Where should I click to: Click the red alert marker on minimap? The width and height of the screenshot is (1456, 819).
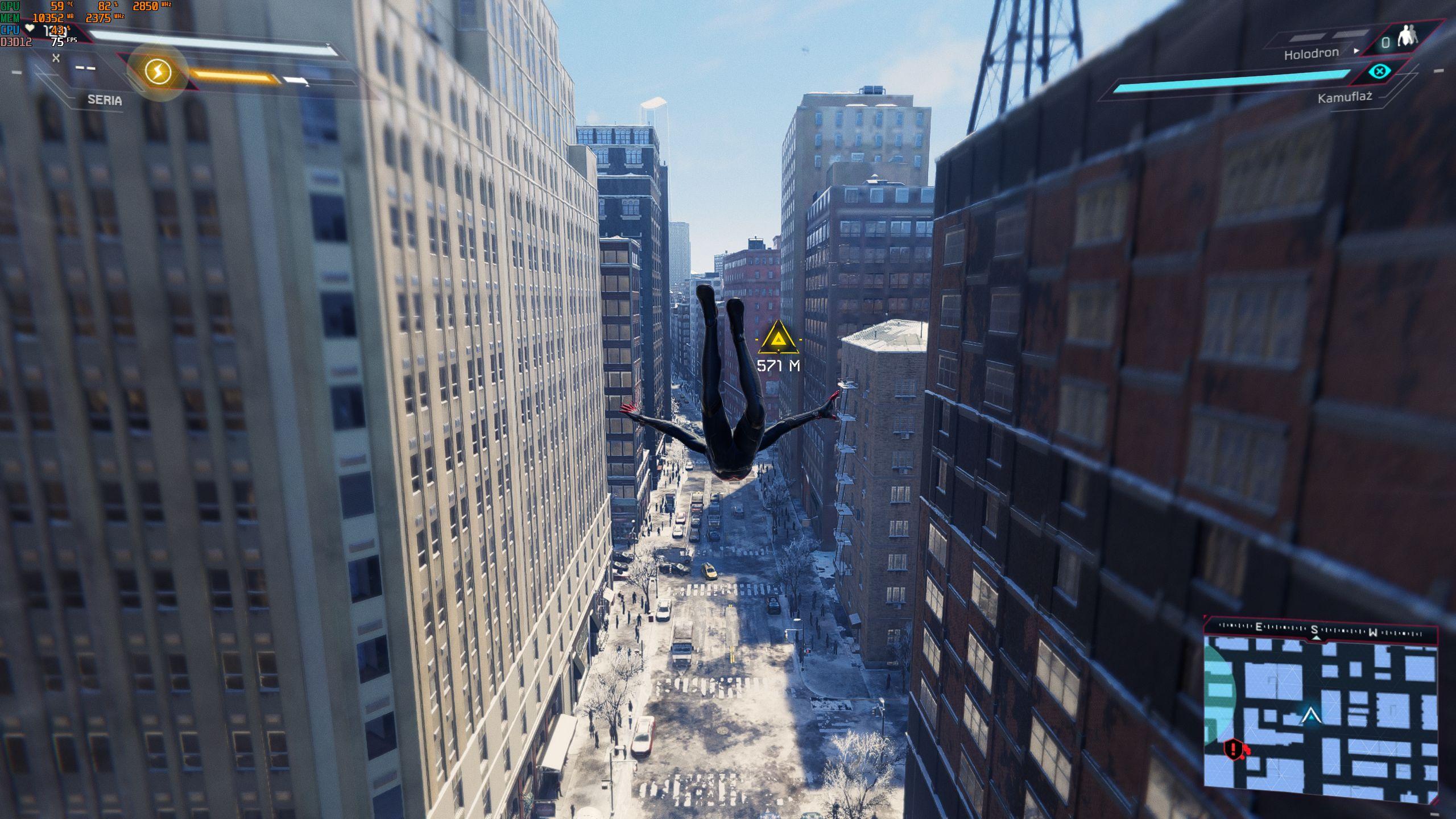(1232, 748)
